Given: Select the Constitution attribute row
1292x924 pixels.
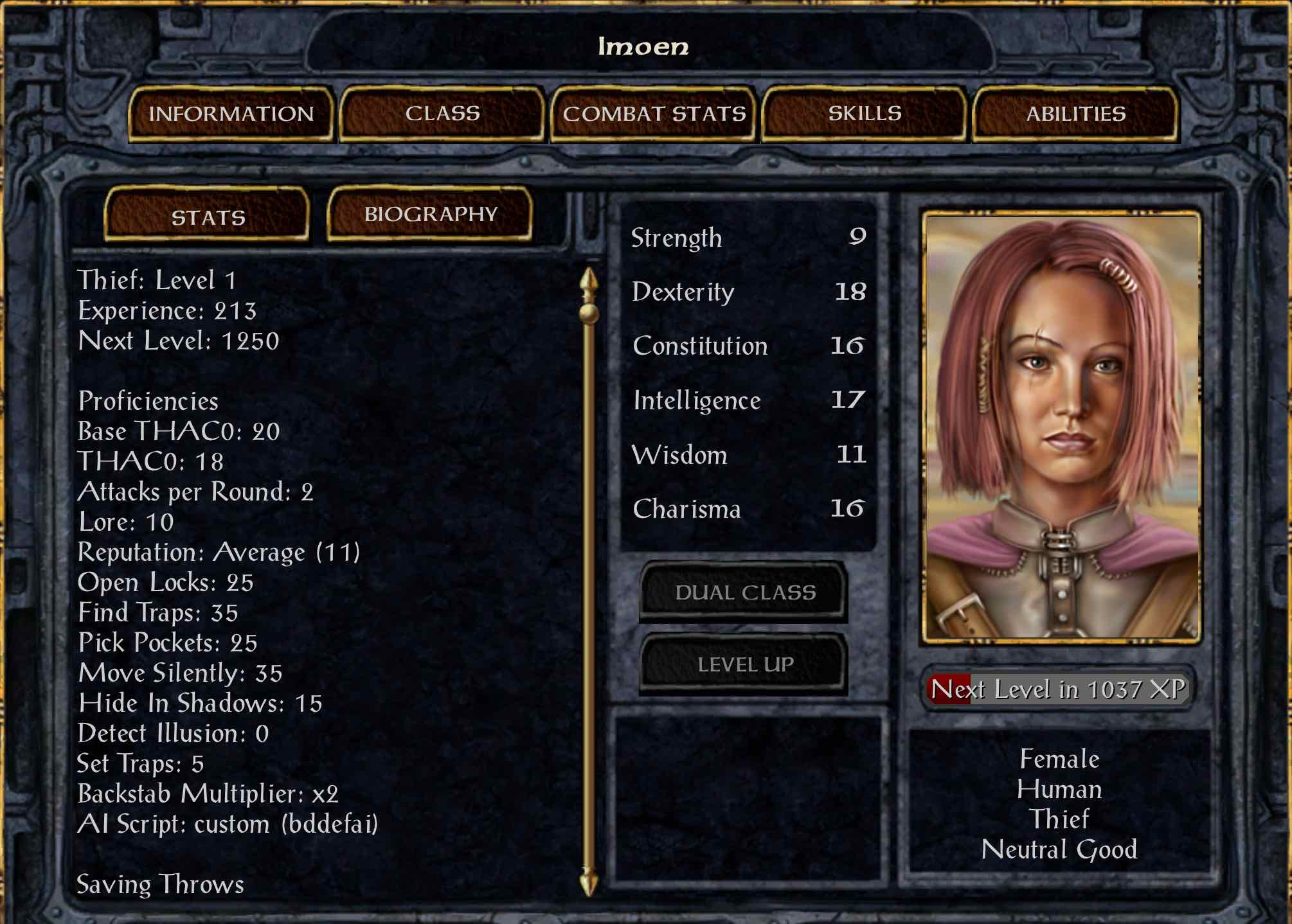Looking at the screenshot, I should tap(748, 346).
